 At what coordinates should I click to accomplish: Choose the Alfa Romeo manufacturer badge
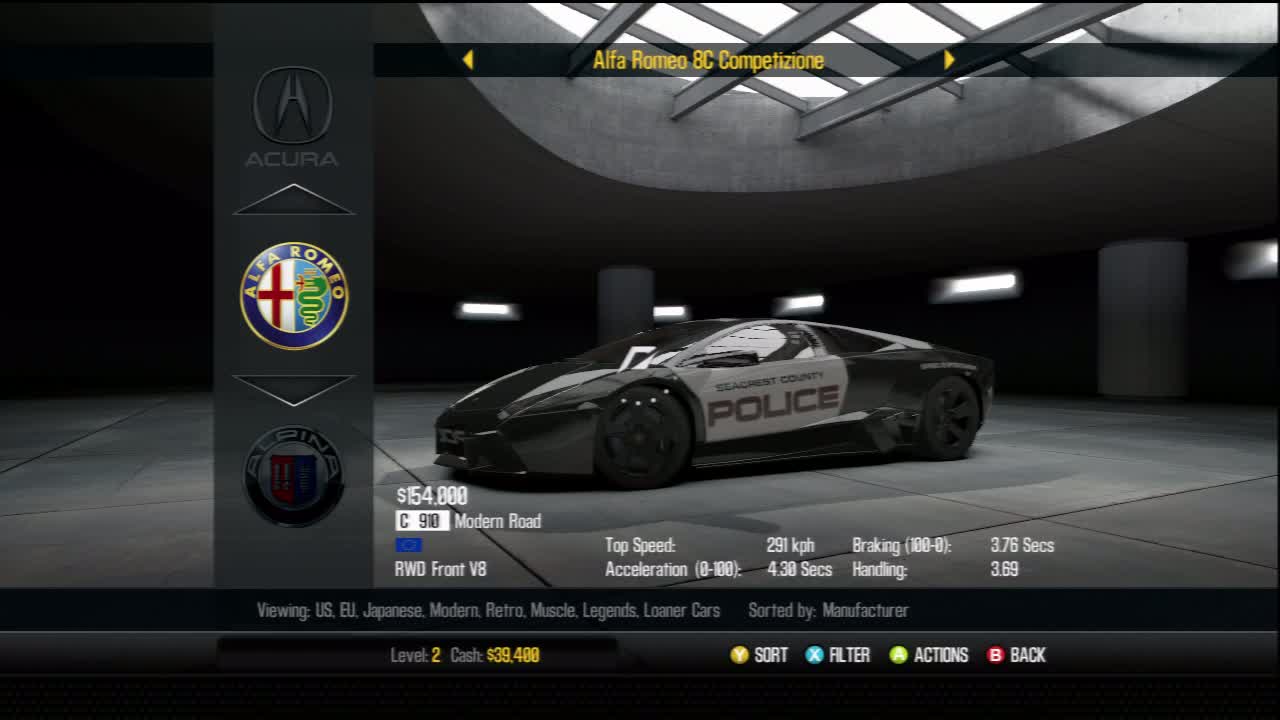(294, 296)
